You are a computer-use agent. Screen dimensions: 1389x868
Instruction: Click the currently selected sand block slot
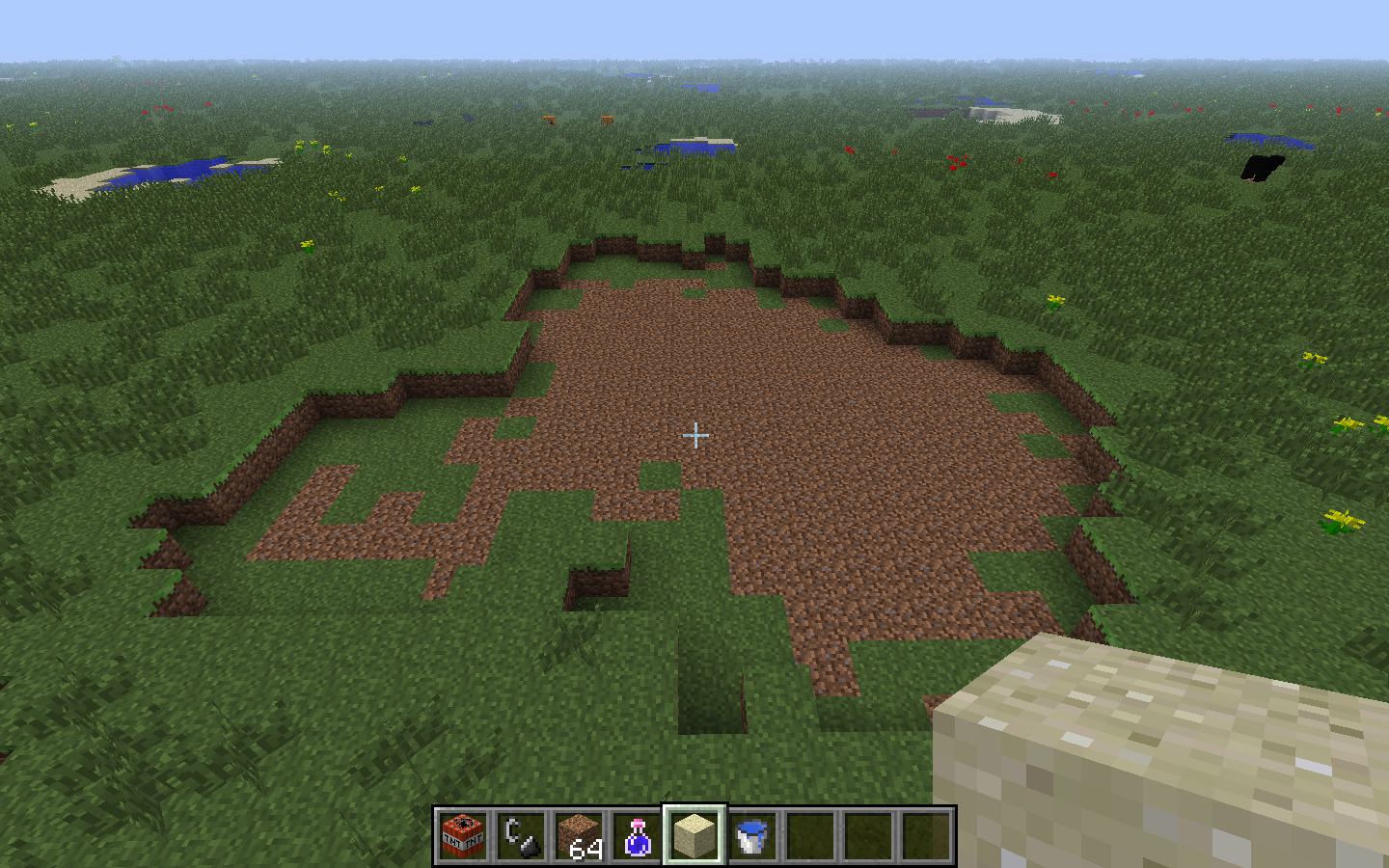coord(693,837)
